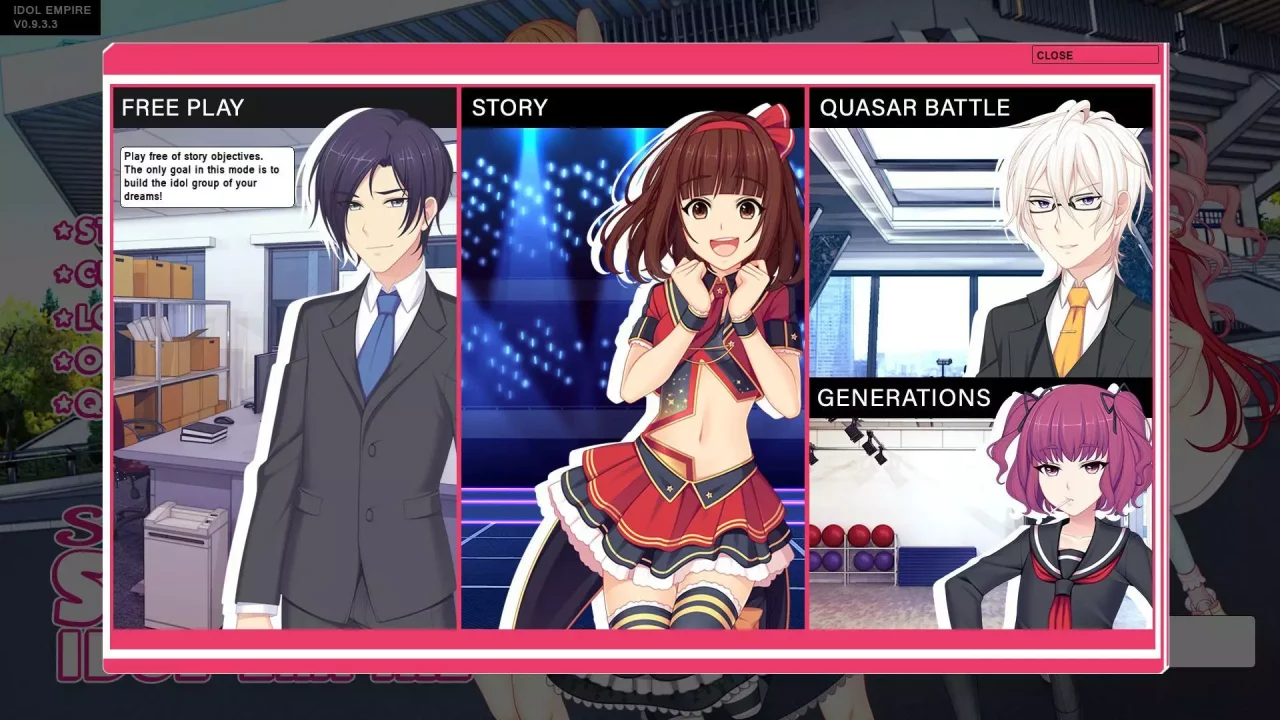Click the star icon beside Start
Screen dimensions: 1280x720
tap(62, 230)
